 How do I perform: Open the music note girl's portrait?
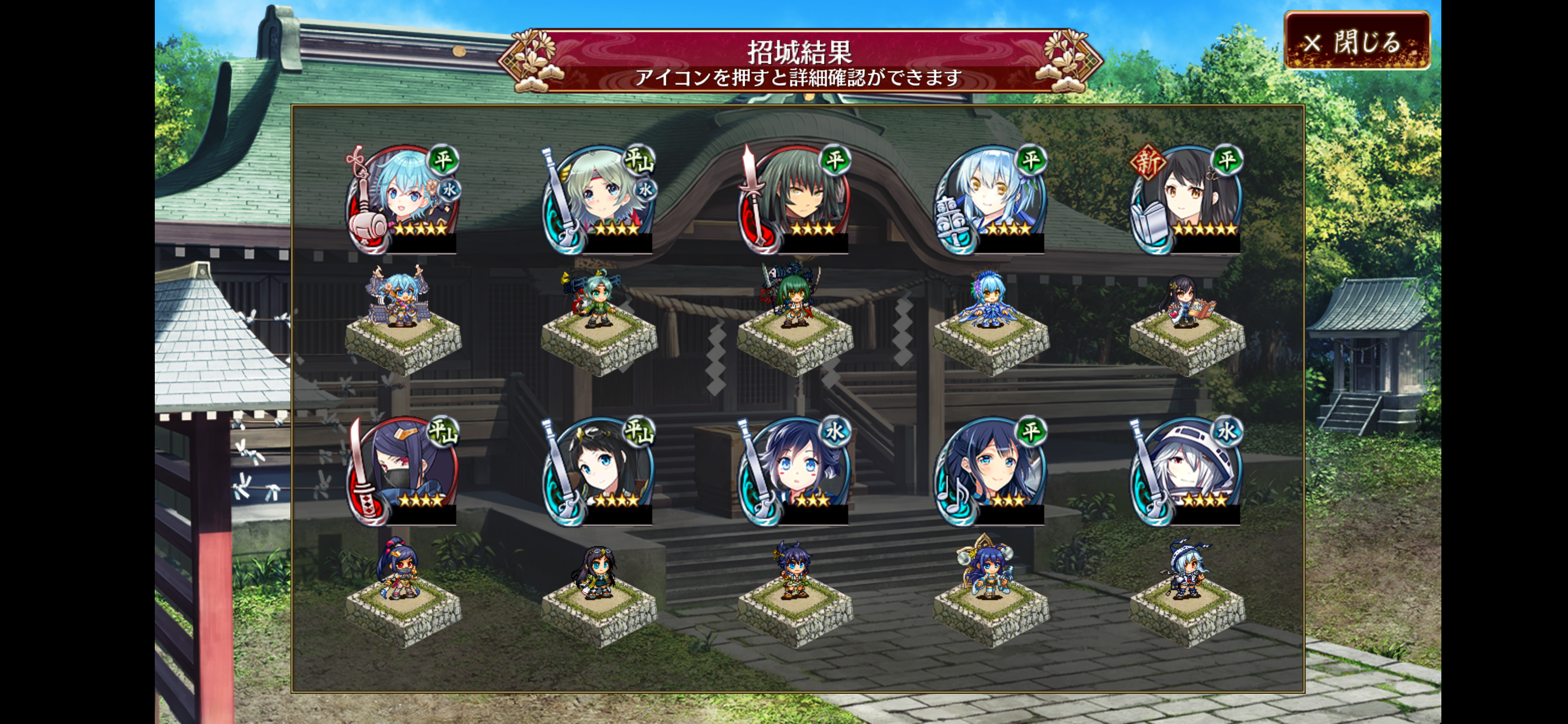(991, 470)
